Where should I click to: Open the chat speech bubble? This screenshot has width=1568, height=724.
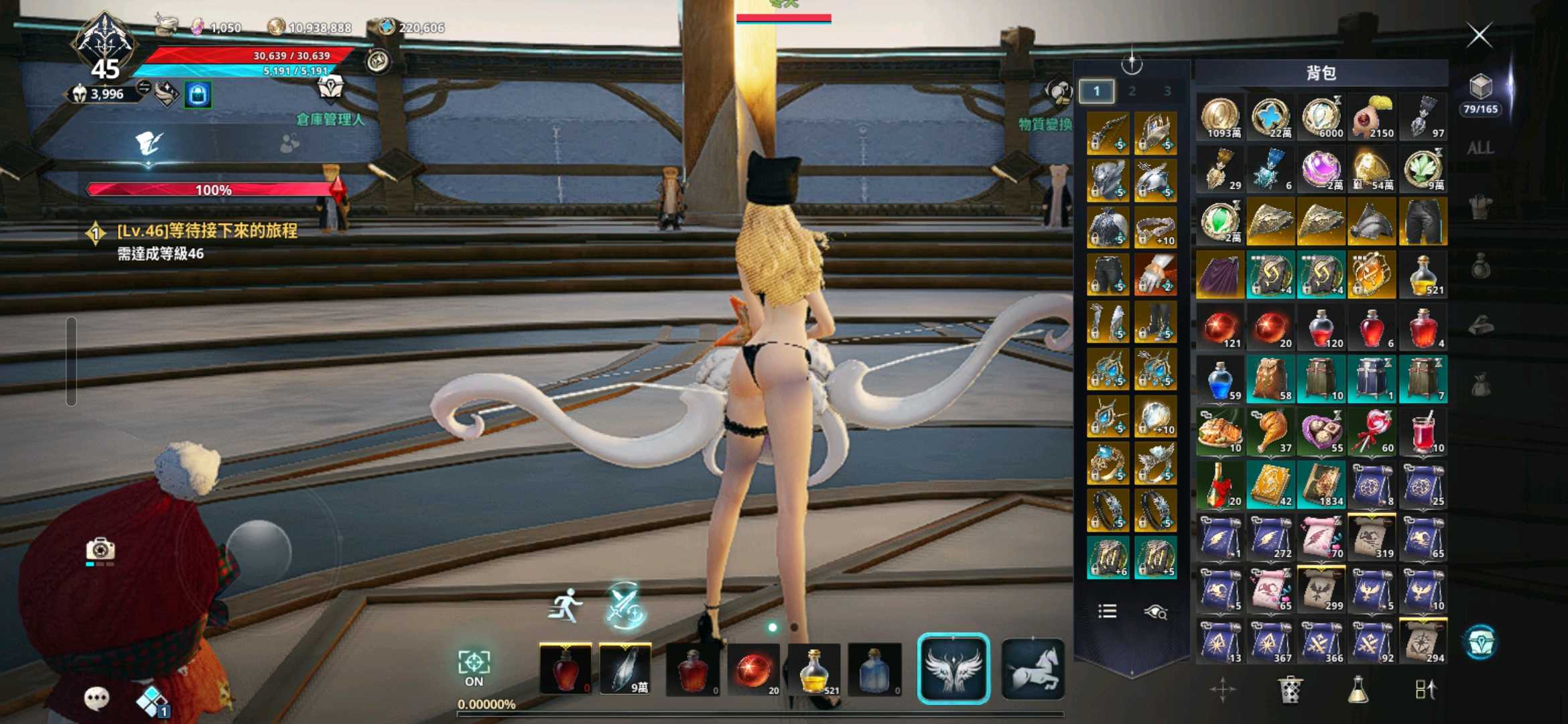pos(96,698)
